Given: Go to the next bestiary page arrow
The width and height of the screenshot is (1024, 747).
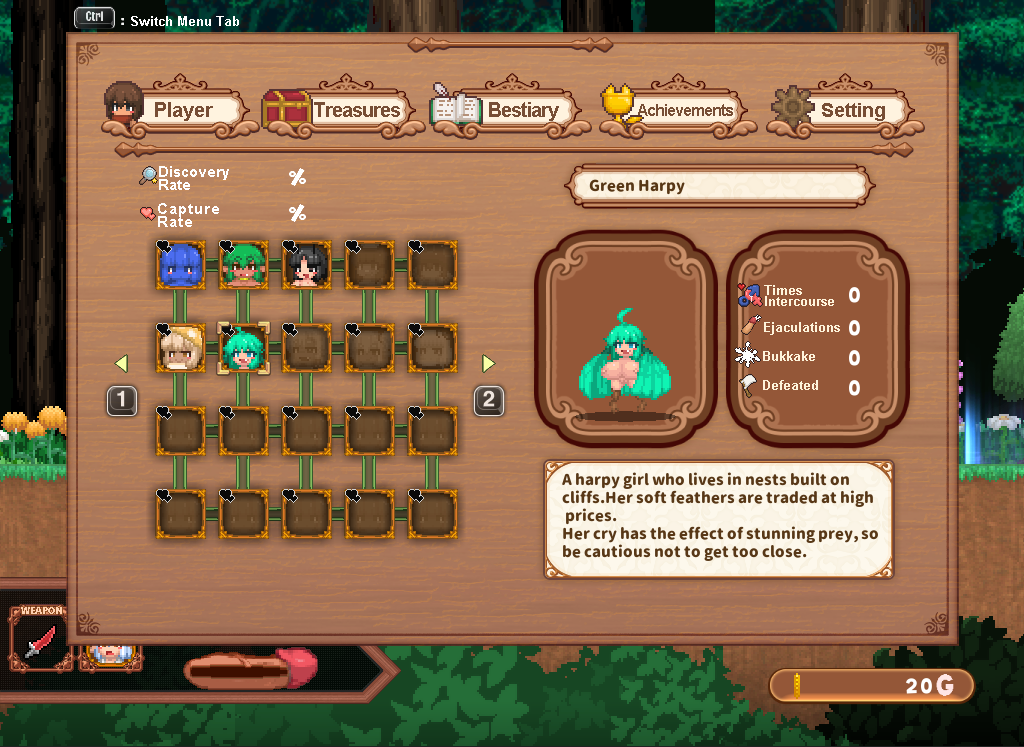Looking at the screenshot, I should point(489,363).
